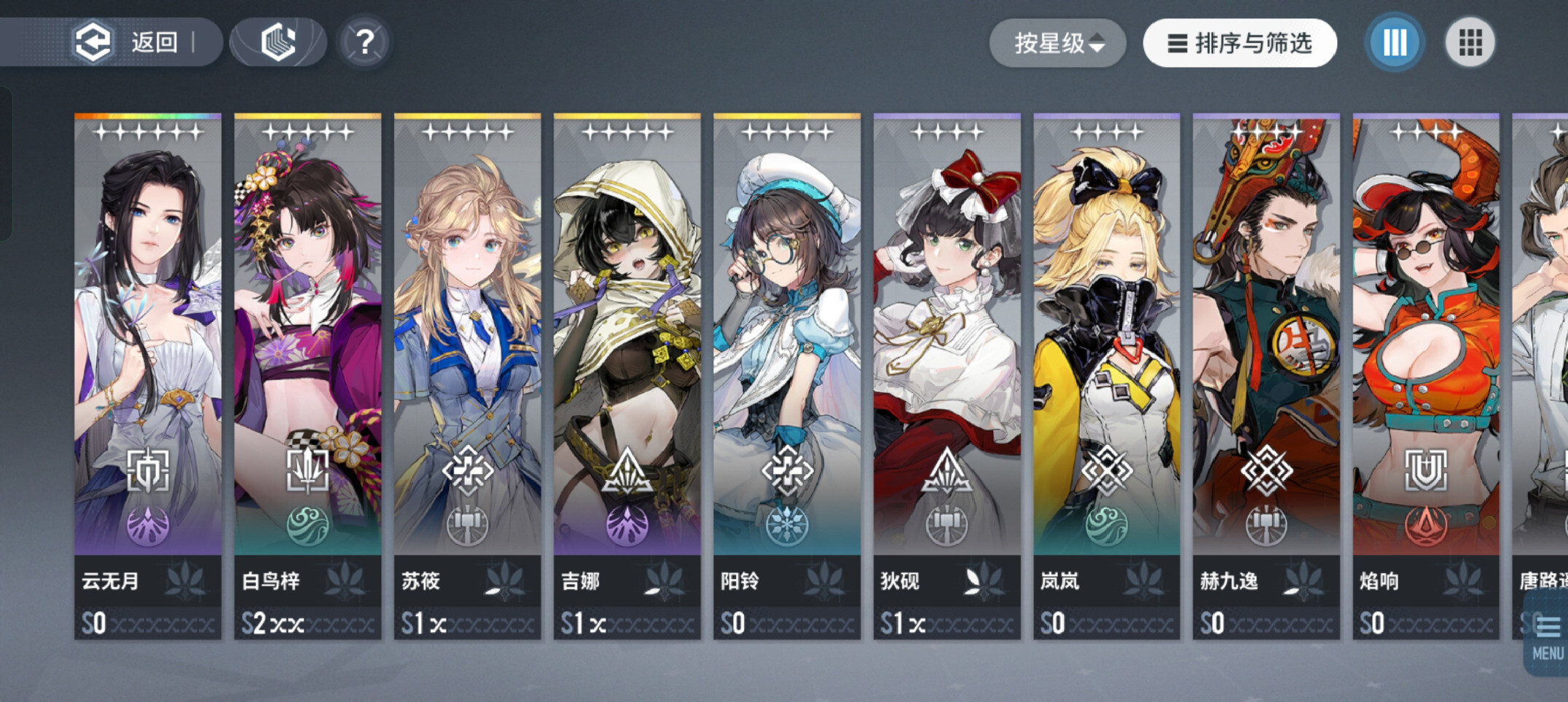The width and height of the screenshot is (1568, 702).
Task: Toggle the 按星级 sort order
Action: [x=1058, y=44]
